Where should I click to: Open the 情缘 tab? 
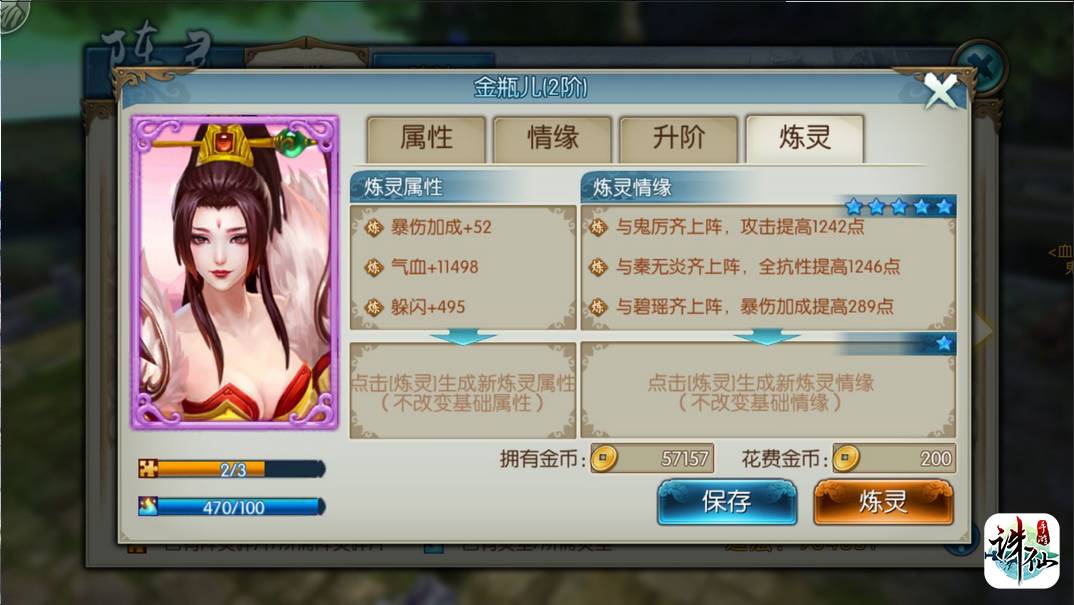pos(552,139)
